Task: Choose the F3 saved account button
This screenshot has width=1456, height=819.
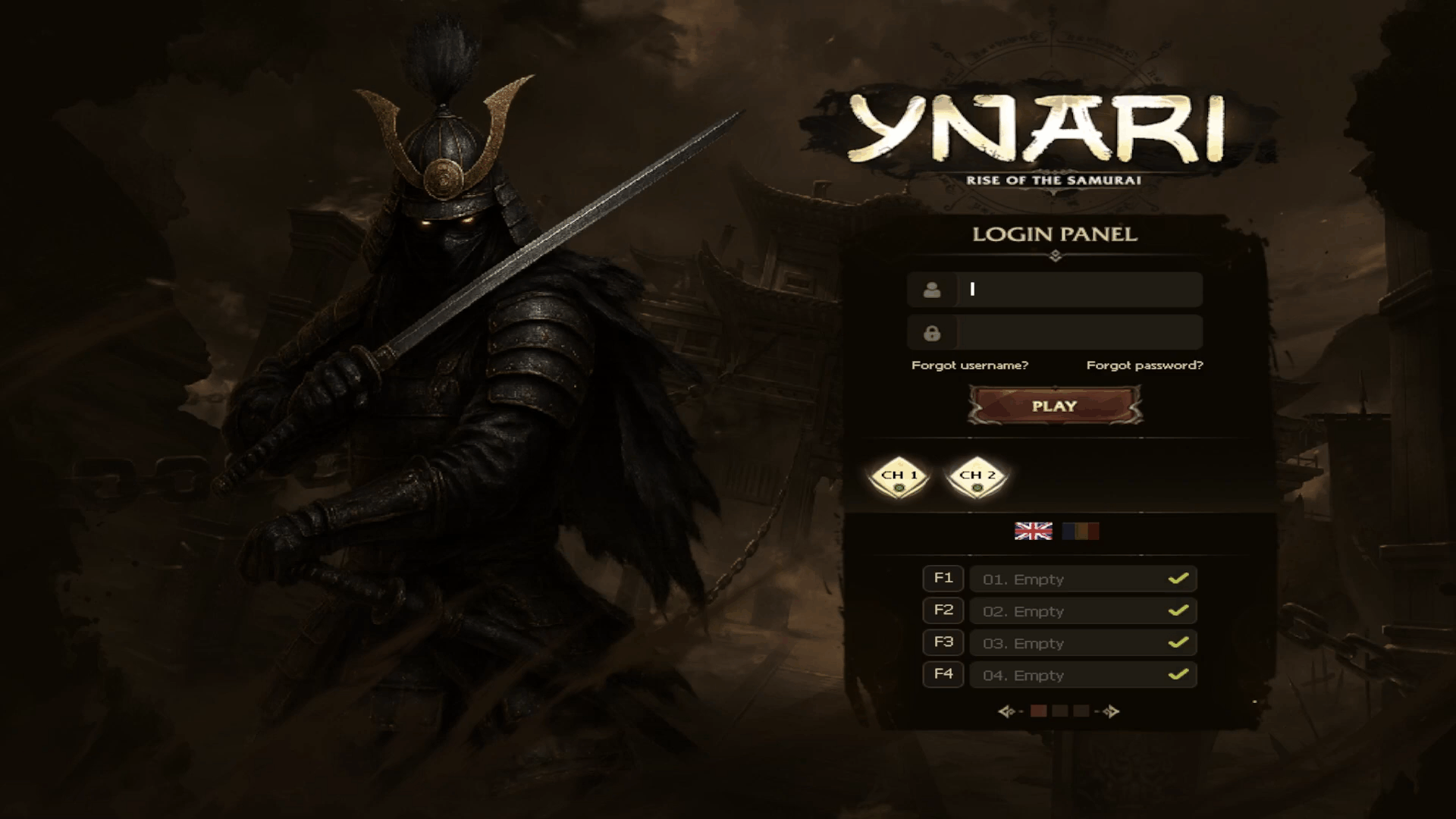Action: 943,642
